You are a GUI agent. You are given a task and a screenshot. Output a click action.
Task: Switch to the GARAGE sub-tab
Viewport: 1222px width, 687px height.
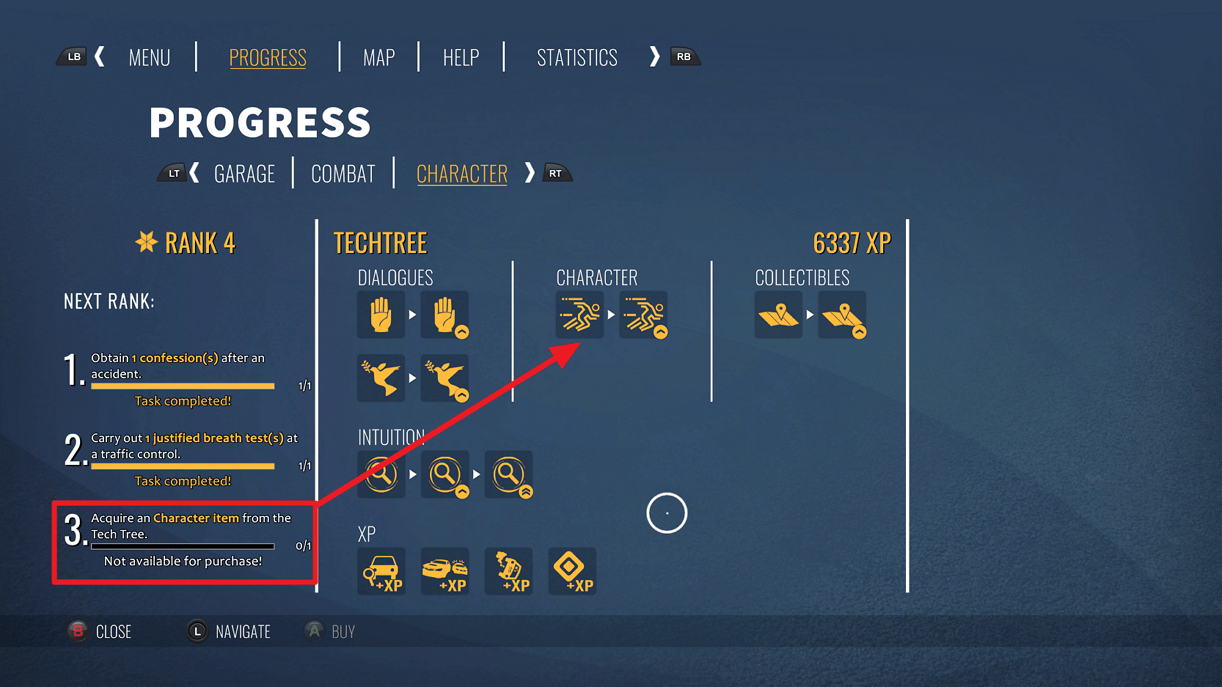coord(244,174)
